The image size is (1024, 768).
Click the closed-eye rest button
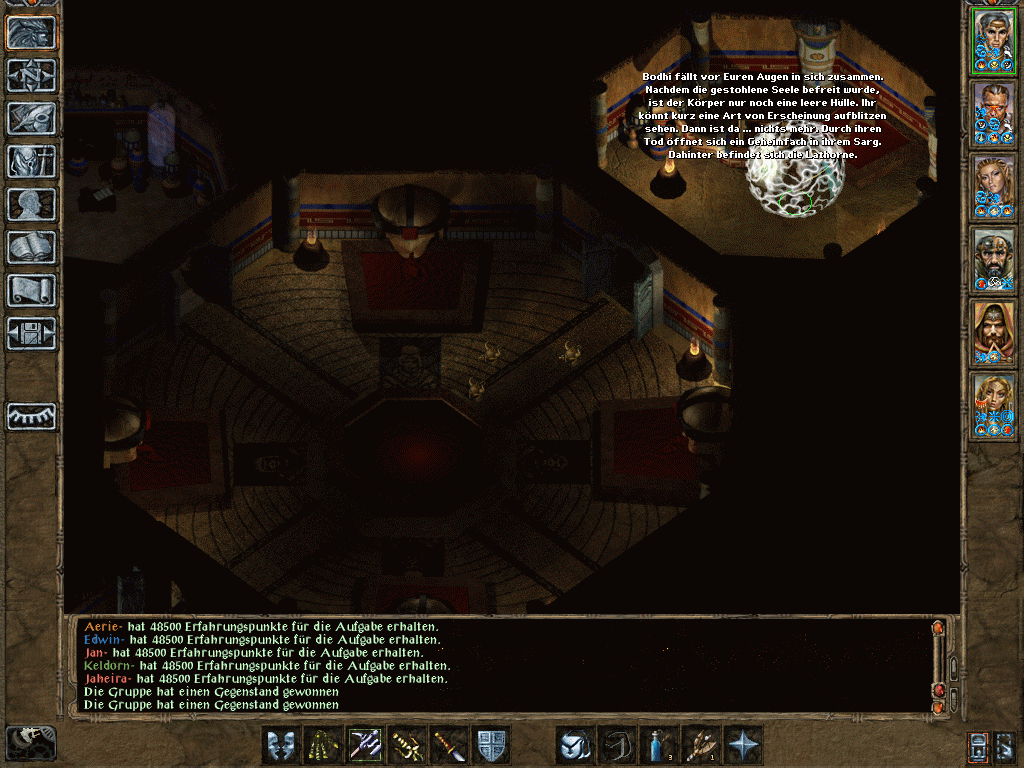pos(32,416)
